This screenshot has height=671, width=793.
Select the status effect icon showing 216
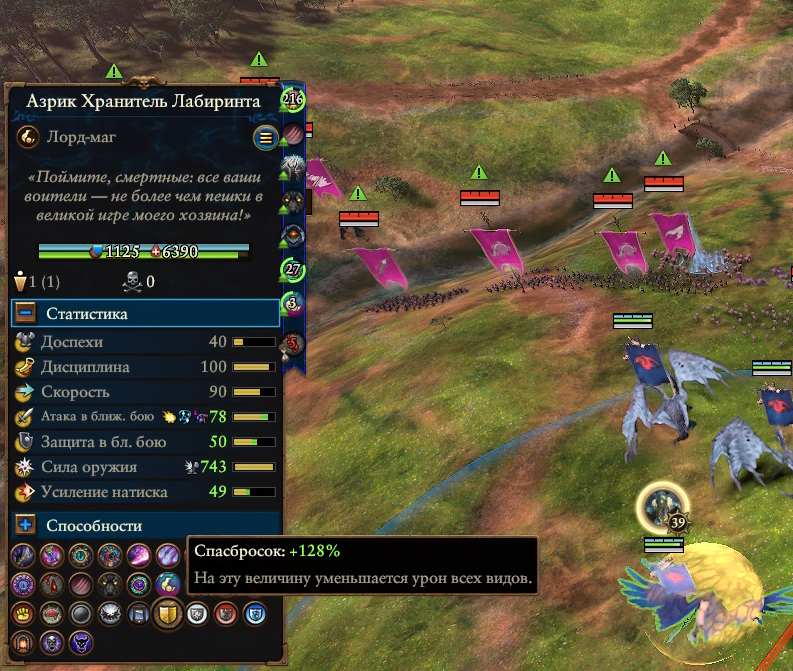pyautogui.click(x=293, y=99)
